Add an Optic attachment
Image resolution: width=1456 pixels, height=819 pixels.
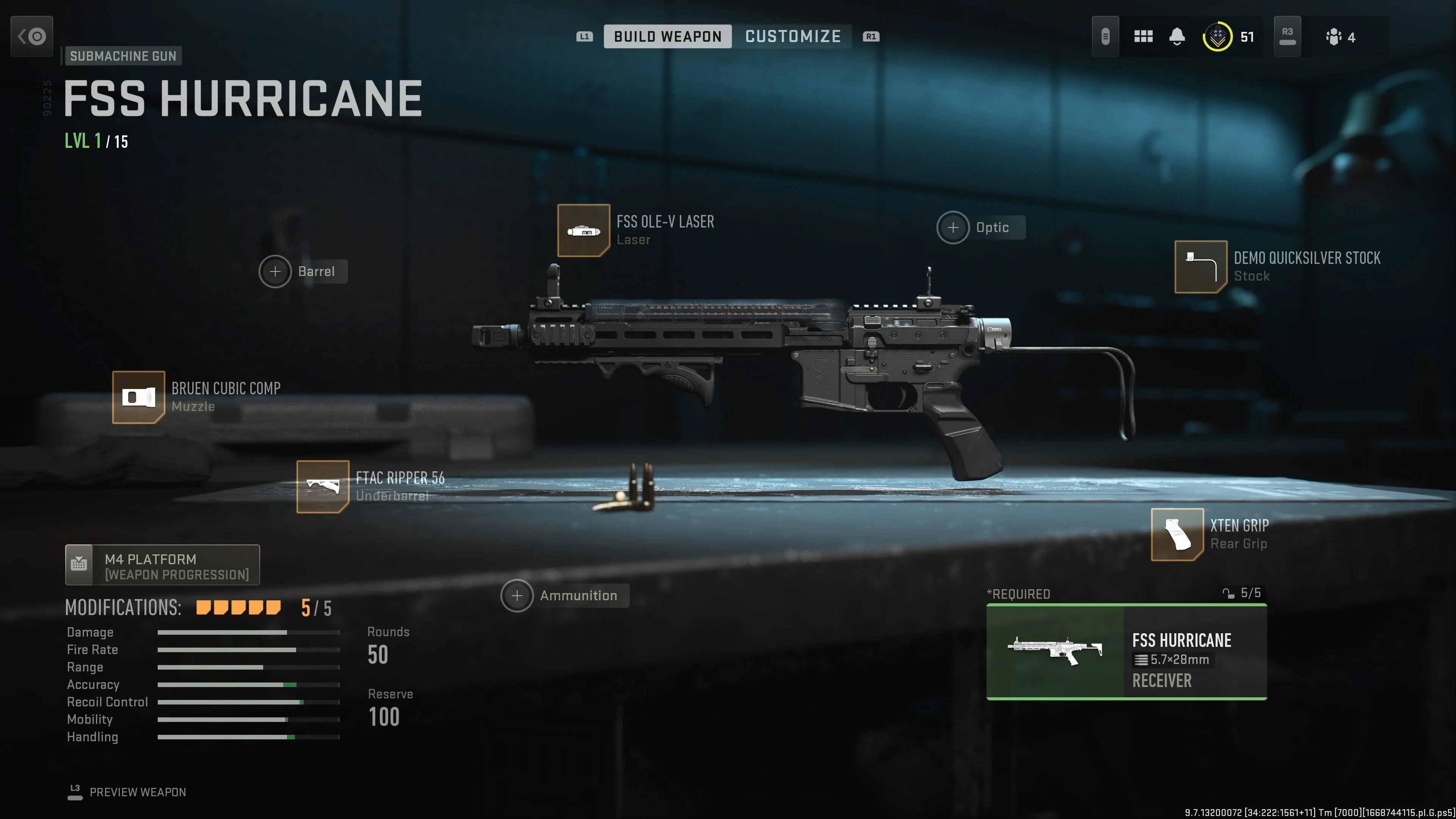coord(953,227)
